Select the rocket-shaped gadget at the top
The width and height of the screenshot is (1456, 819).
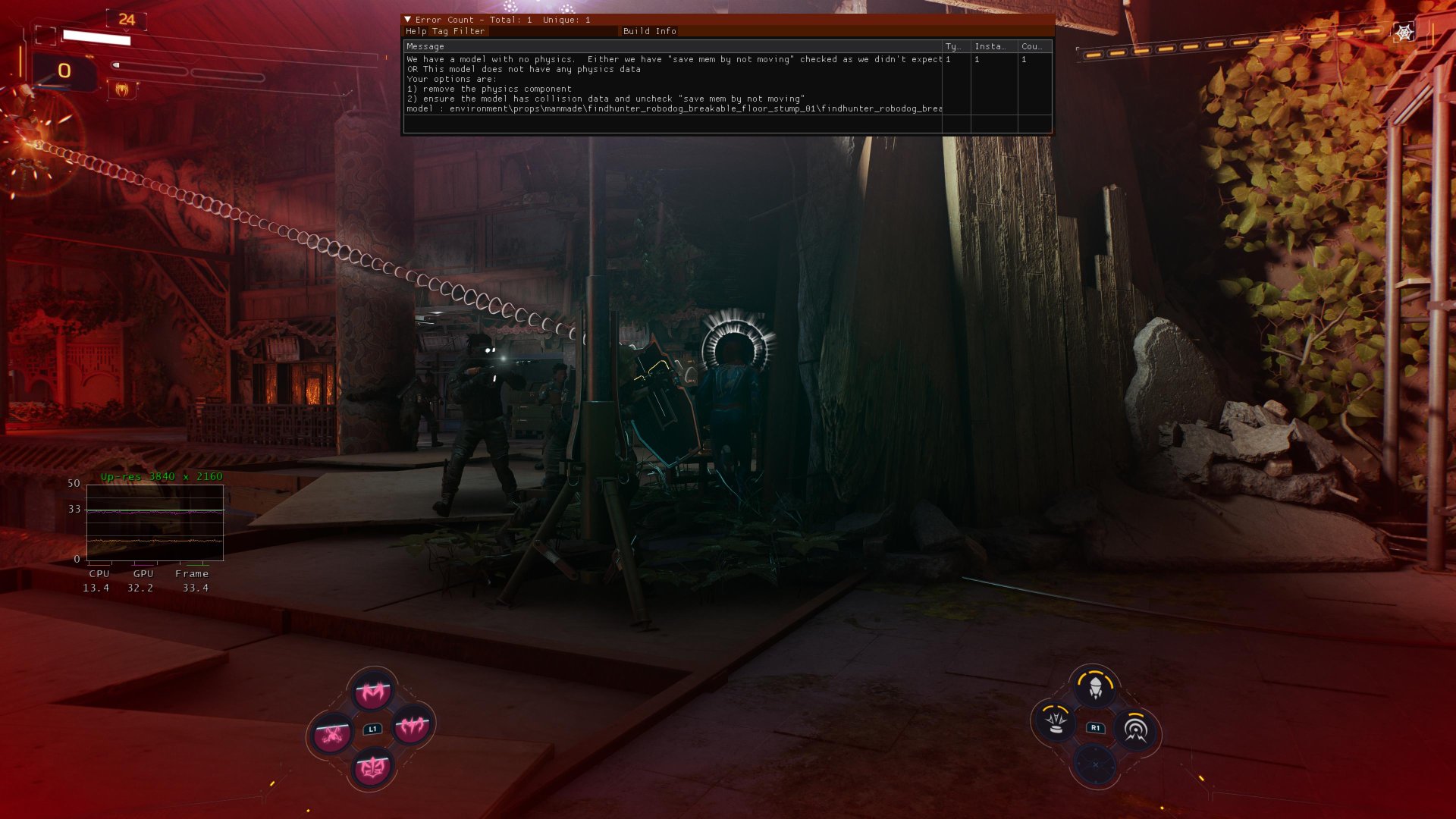click(1095, 687)
